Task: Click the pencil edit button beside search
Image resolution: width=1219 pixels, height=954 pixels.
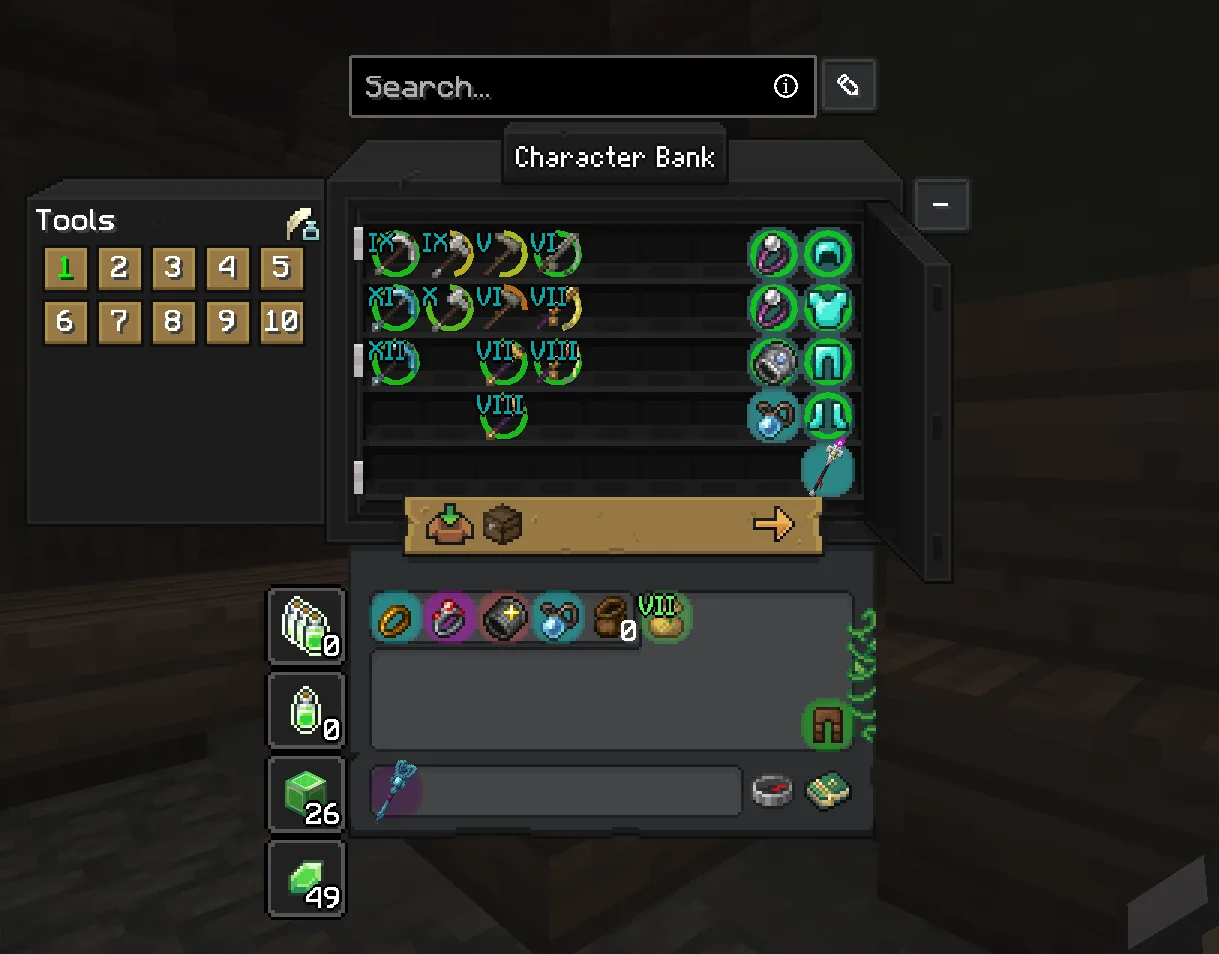Action: tap(848, 86)
